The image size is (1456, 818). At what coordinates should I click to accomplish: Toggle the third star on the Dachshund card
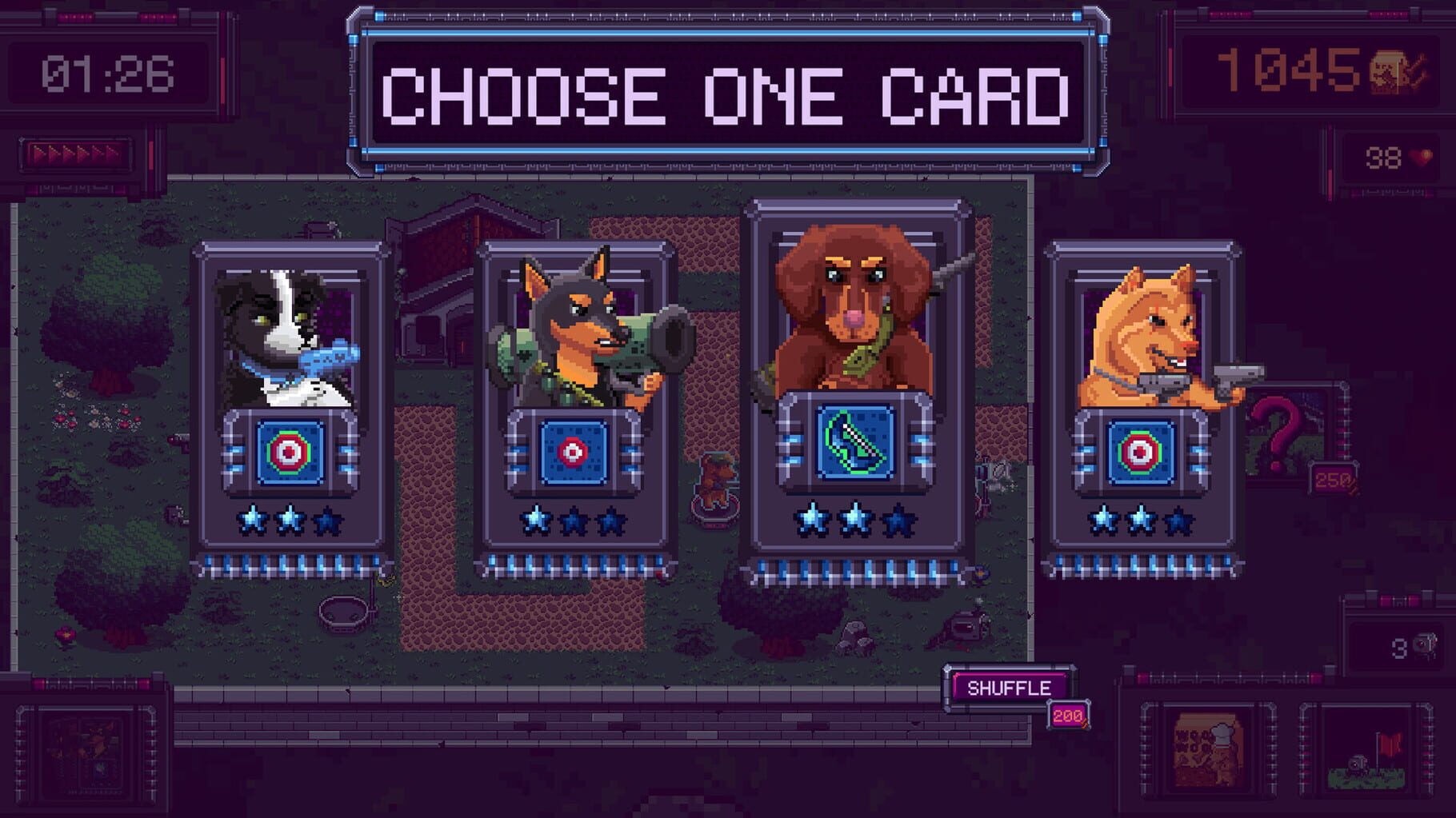(x=898, y=521)
